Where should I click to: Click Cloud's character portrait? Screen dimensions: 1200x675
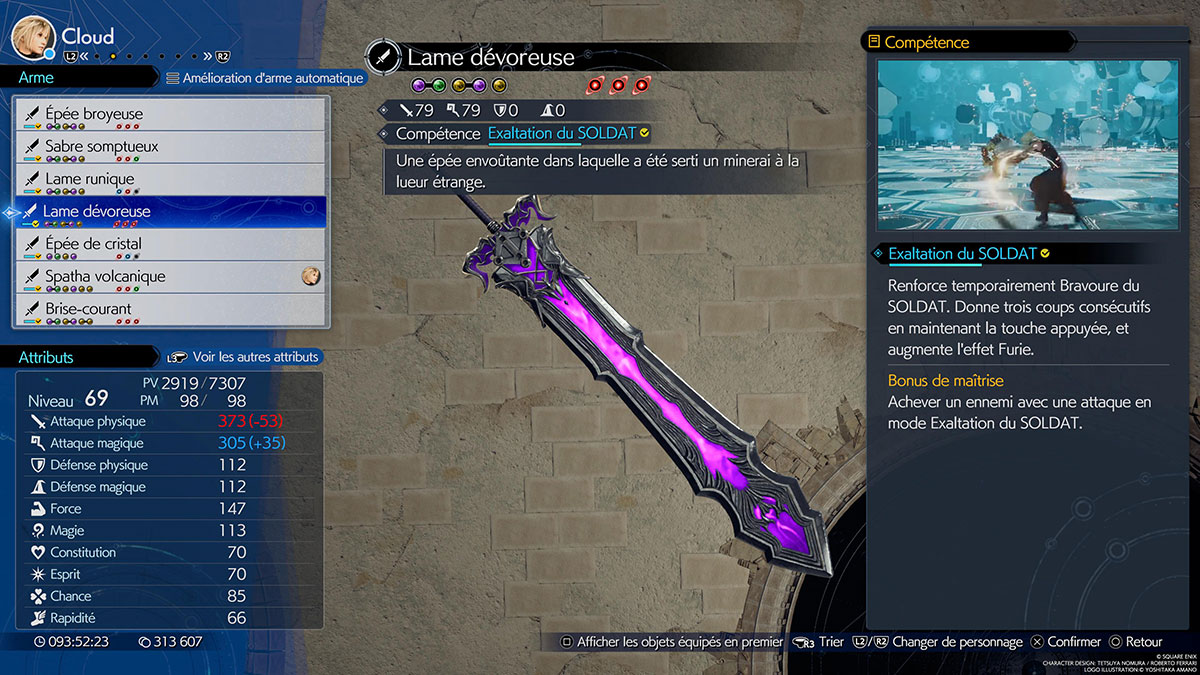point(33,38)
